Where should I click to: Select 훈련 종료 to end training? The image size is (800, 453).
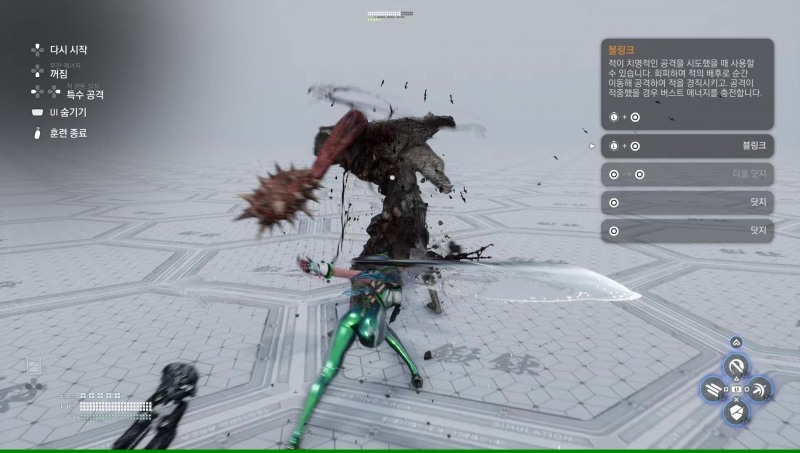[66, 132]
